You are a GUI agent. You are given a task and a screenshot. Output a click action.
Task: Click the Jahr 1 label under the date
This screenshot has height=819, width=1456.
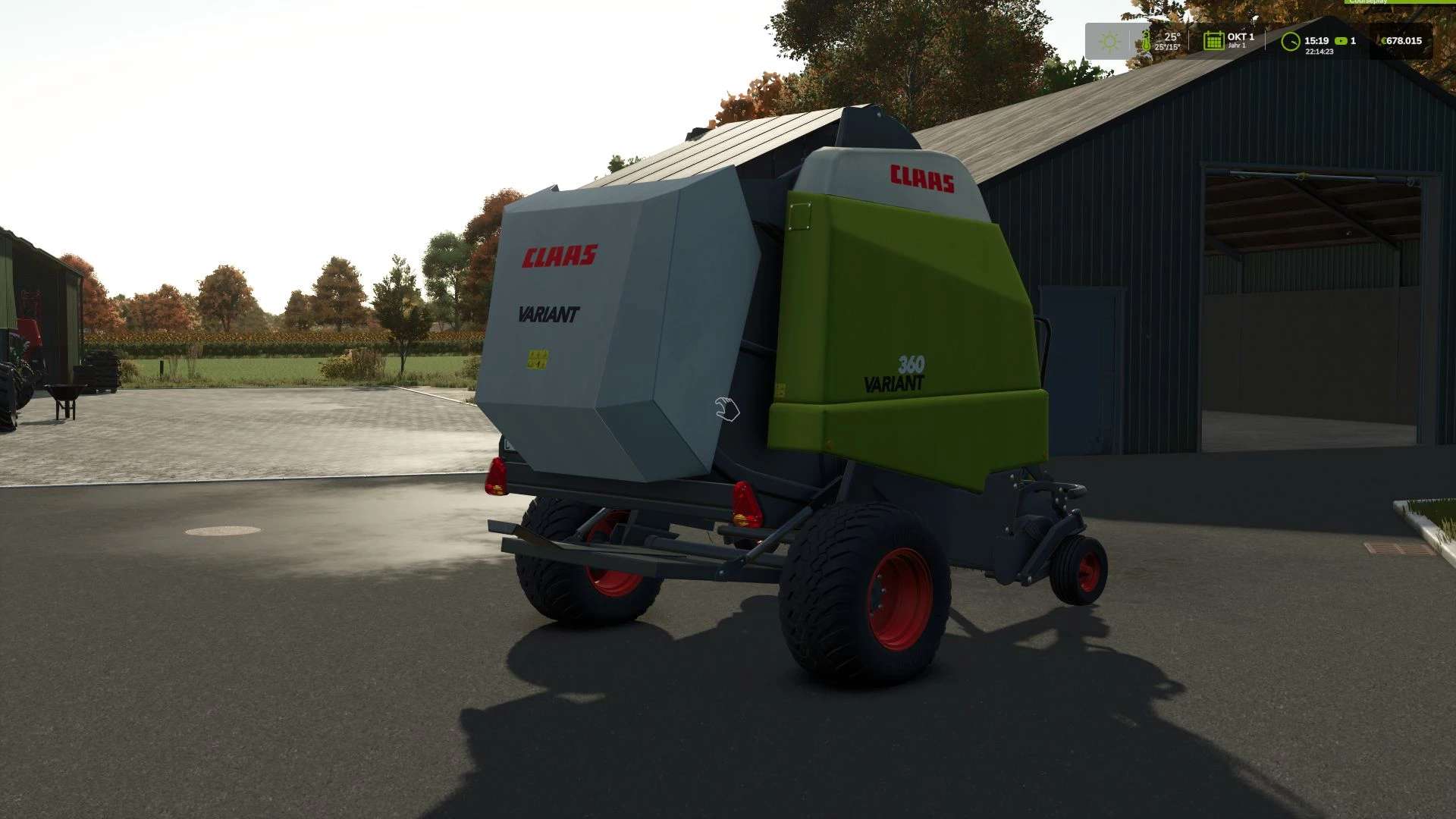click(x=1235, y=45)
